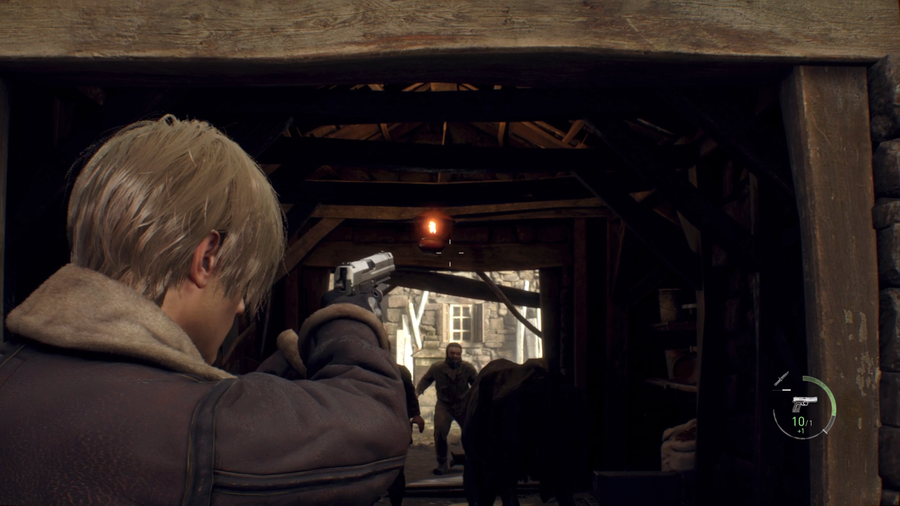
Task: Select the equipped handgun icon in the HUD
Action: [x=803, y=403]
